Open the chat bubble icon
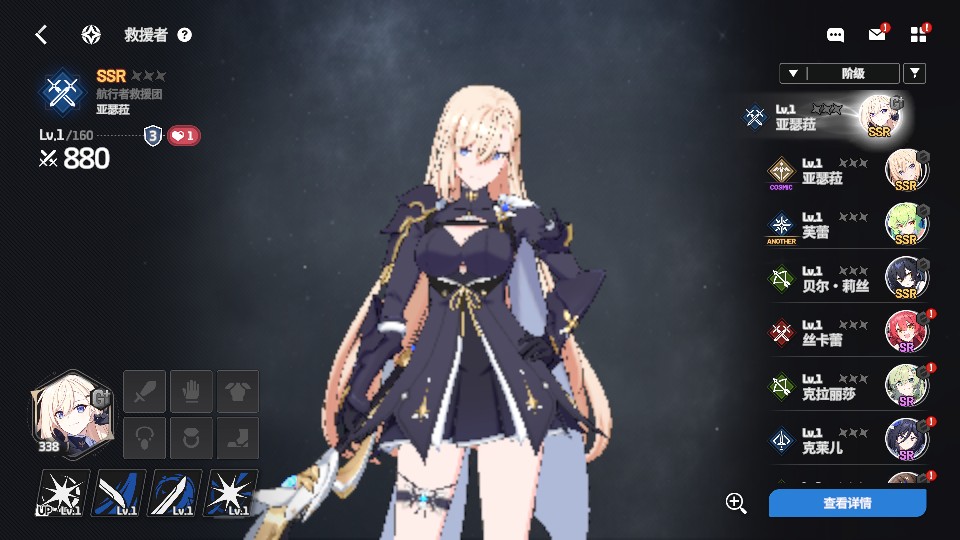Image resolution: width=960 pixels, height=540 pixels. coord(835,35)
